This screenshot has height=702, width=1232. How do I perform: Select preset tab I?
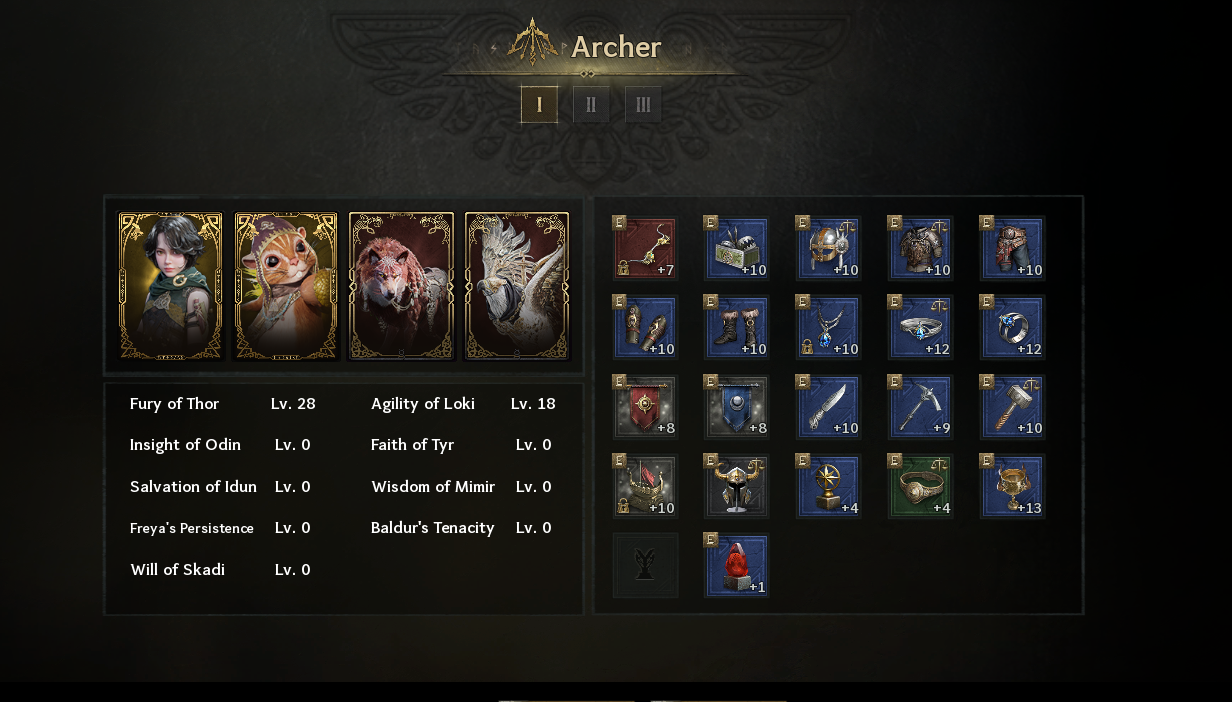(x=539, y=104)
